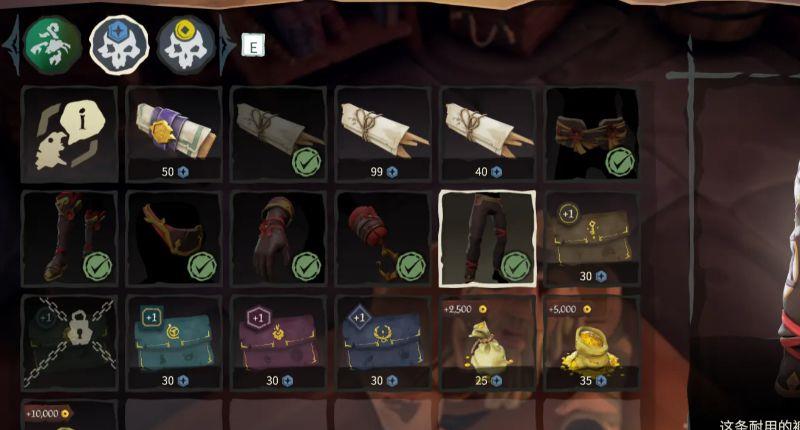Click the left arrow beside the tabs
This screenshot has height=430, width=800.
pos(12,44)
